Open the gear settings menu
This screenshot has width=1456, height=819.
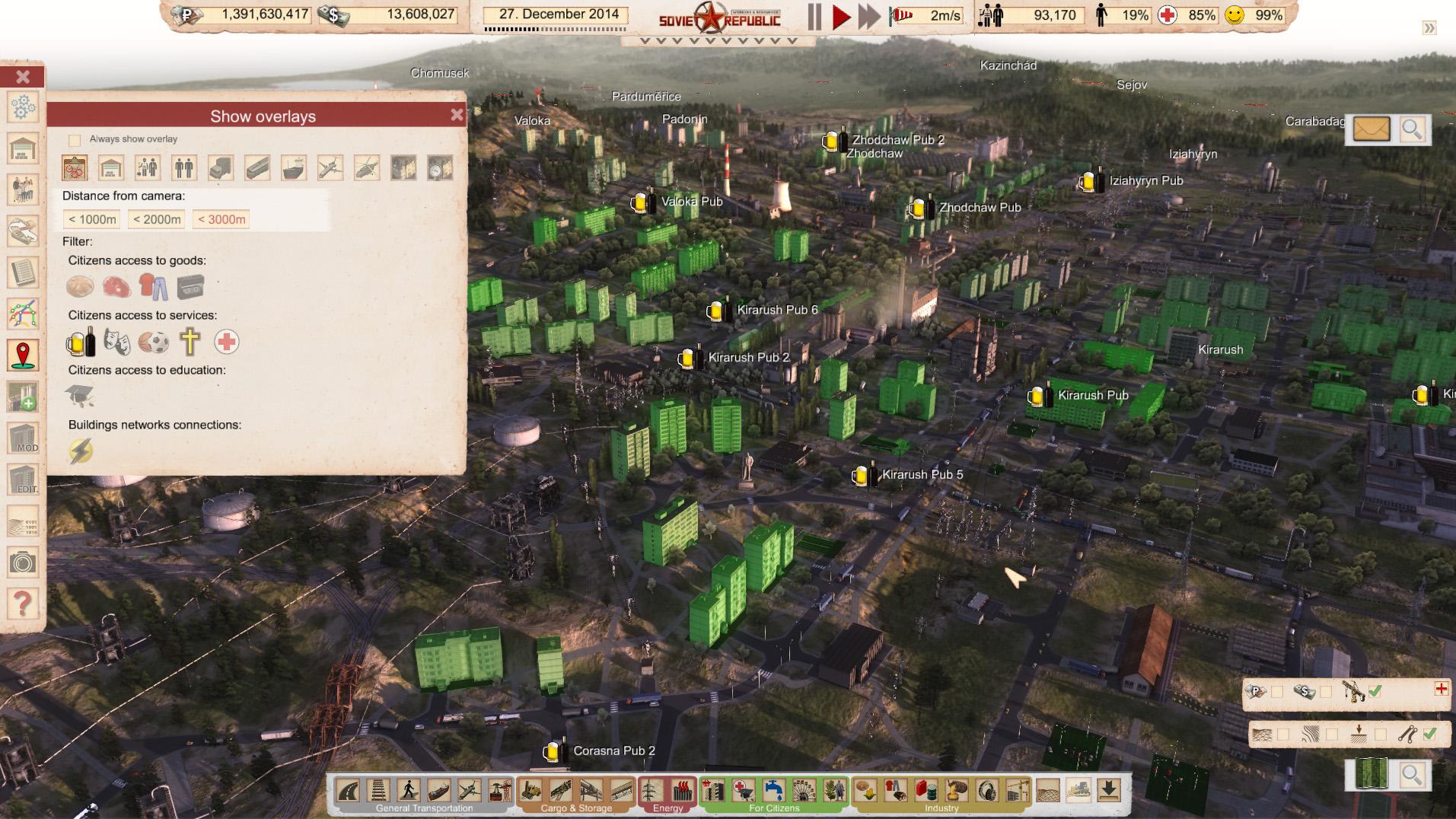click(23, 107)
